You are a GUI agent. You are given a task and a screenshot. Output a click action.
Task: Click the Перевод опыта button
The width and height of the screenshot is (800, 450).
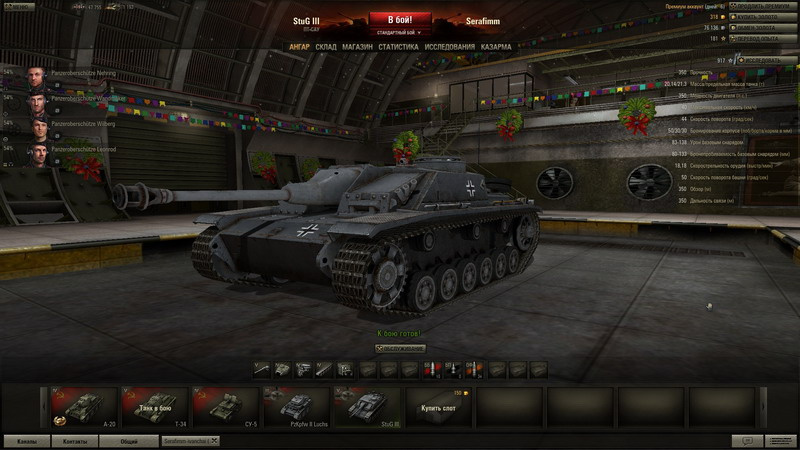pos(762,38)
